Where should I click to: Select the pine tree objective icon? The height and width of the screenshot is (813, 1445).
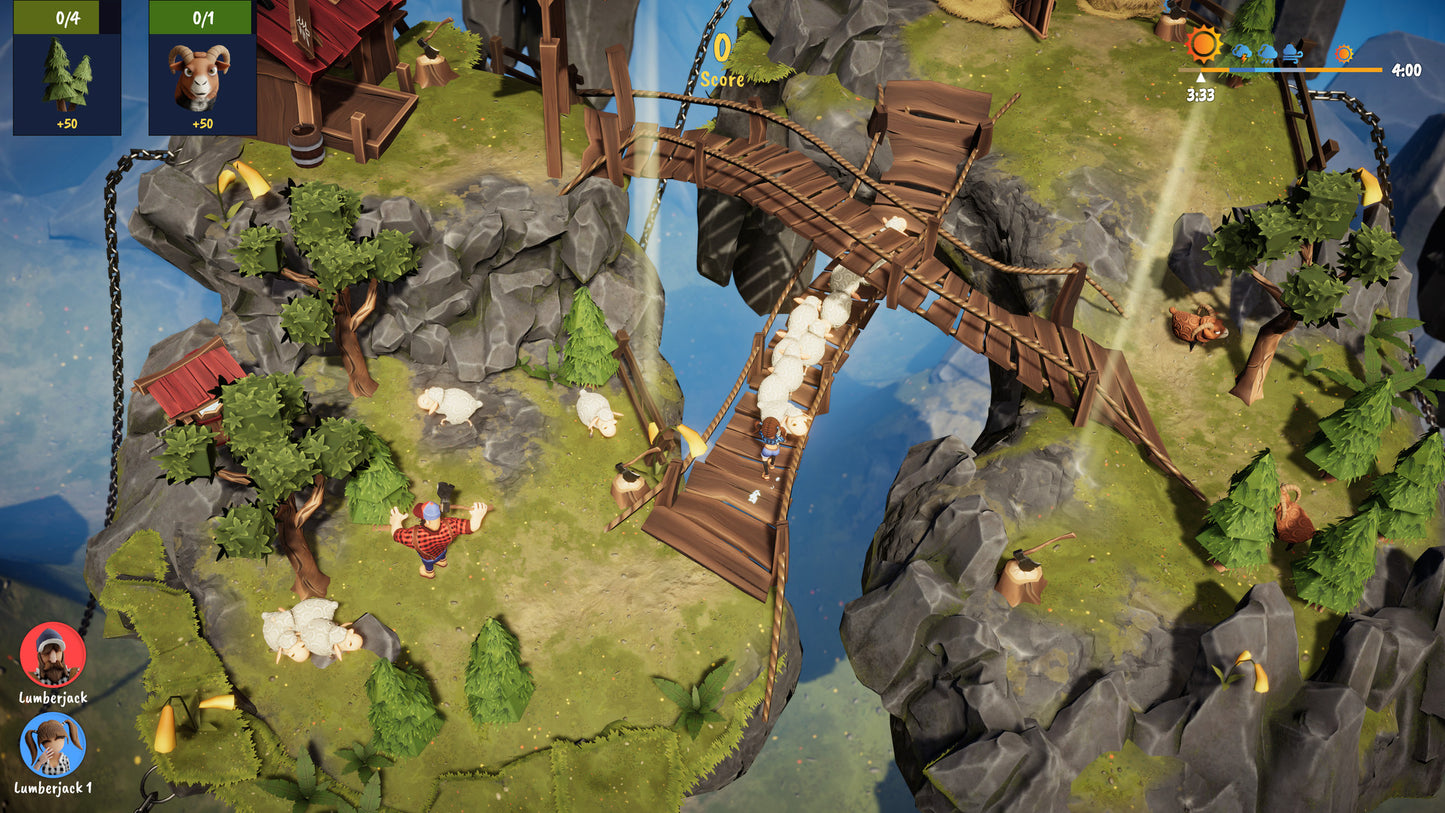(x=66, y=75)
